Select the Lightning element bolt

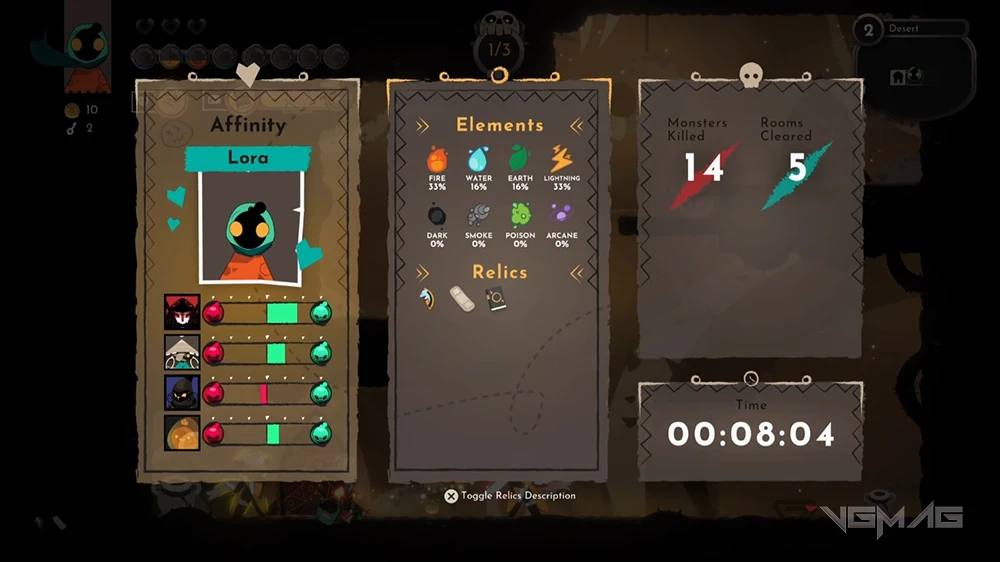(x=562, y=159)
